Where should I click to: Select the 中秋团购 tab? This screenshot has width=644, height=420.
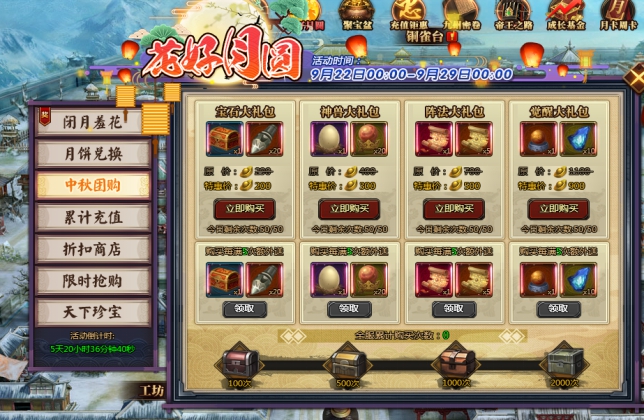[93, 185]
